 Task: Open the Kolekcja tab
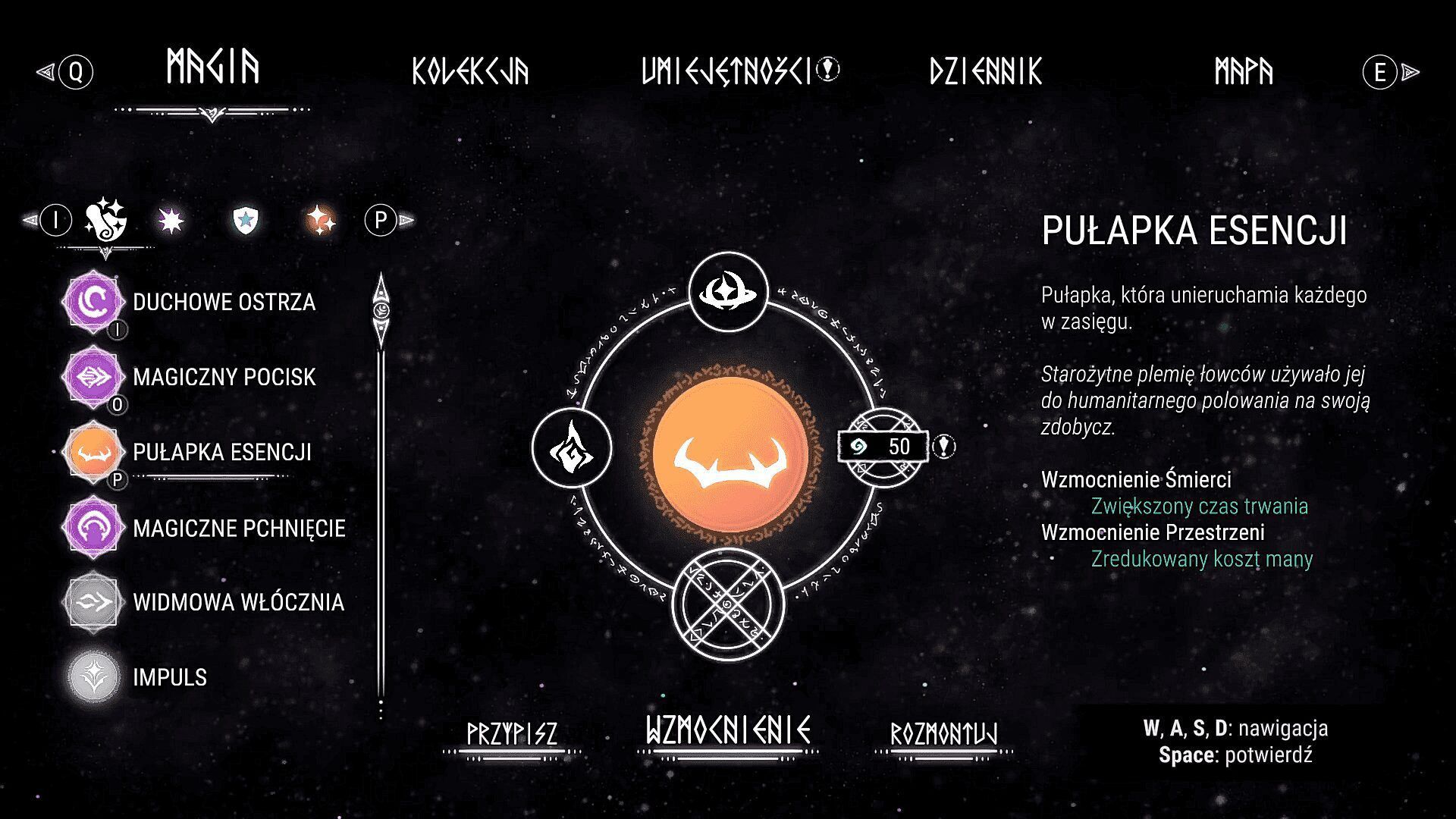pyautogui.click(x=470, y=71)
